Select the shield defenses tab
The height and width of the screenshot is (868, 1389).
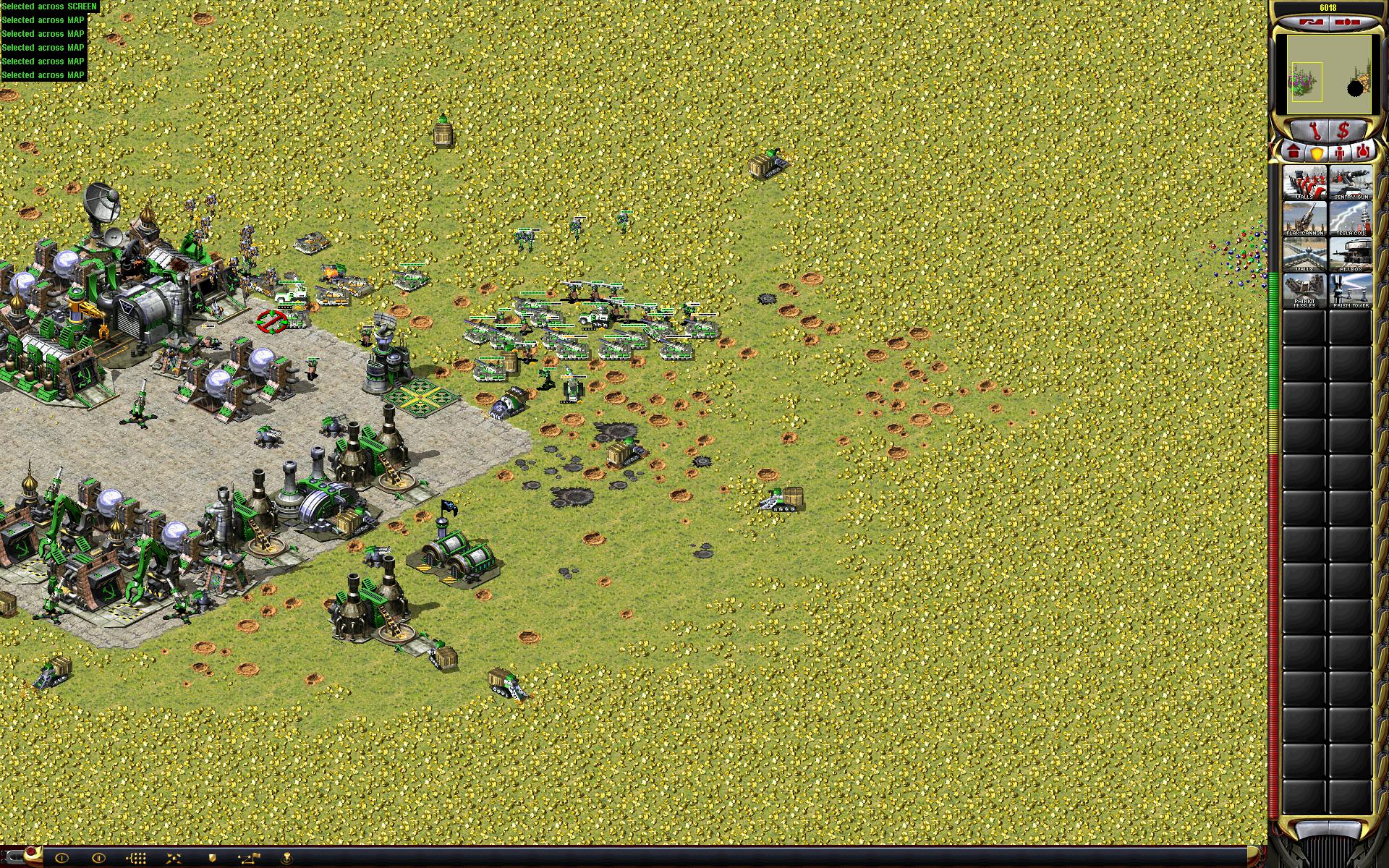click(x=1317, y=153)
